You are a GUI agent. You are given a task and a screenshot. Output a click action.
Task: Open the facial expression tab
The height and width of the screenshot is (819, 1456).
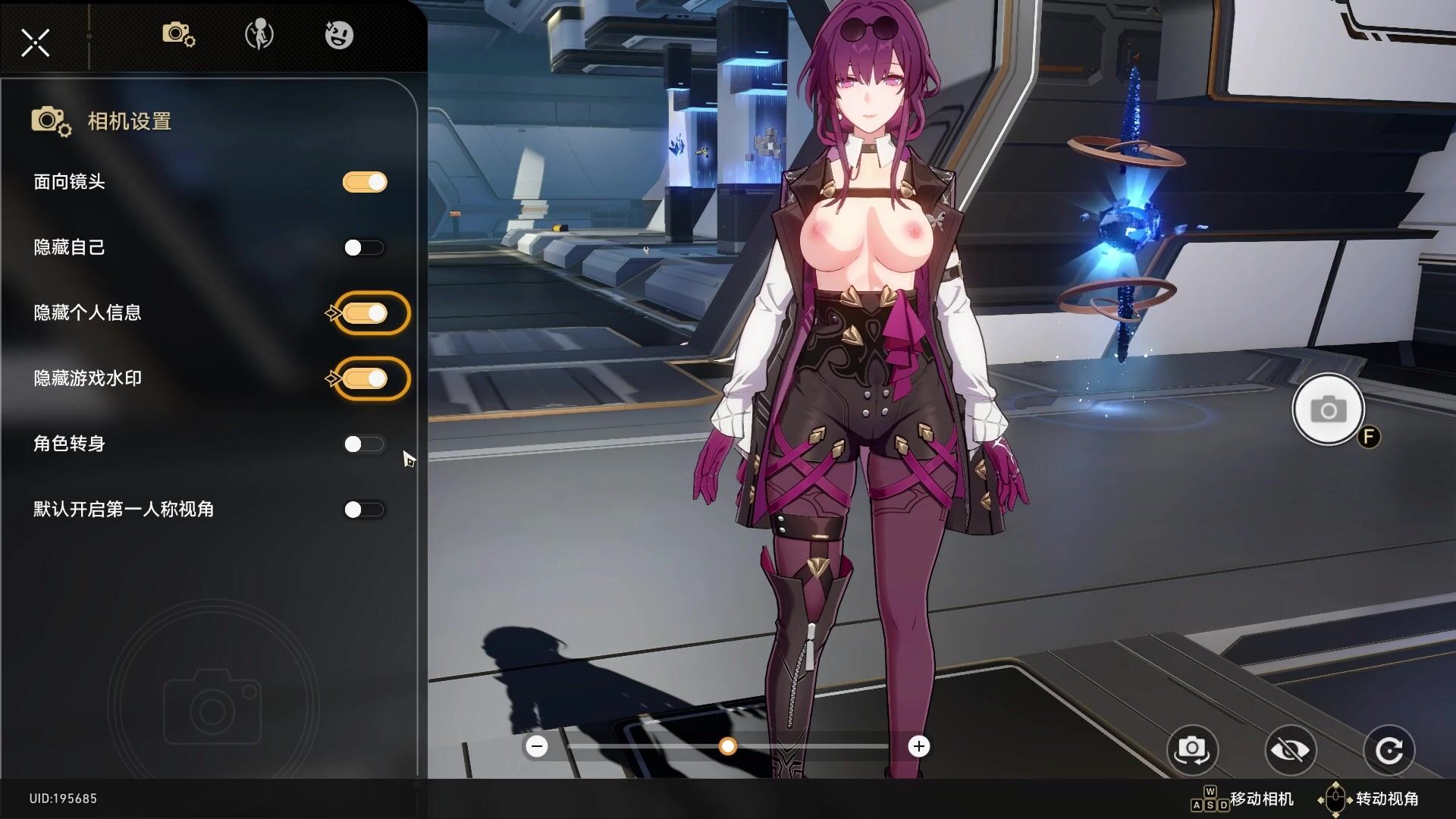click(x=339, y=35)
